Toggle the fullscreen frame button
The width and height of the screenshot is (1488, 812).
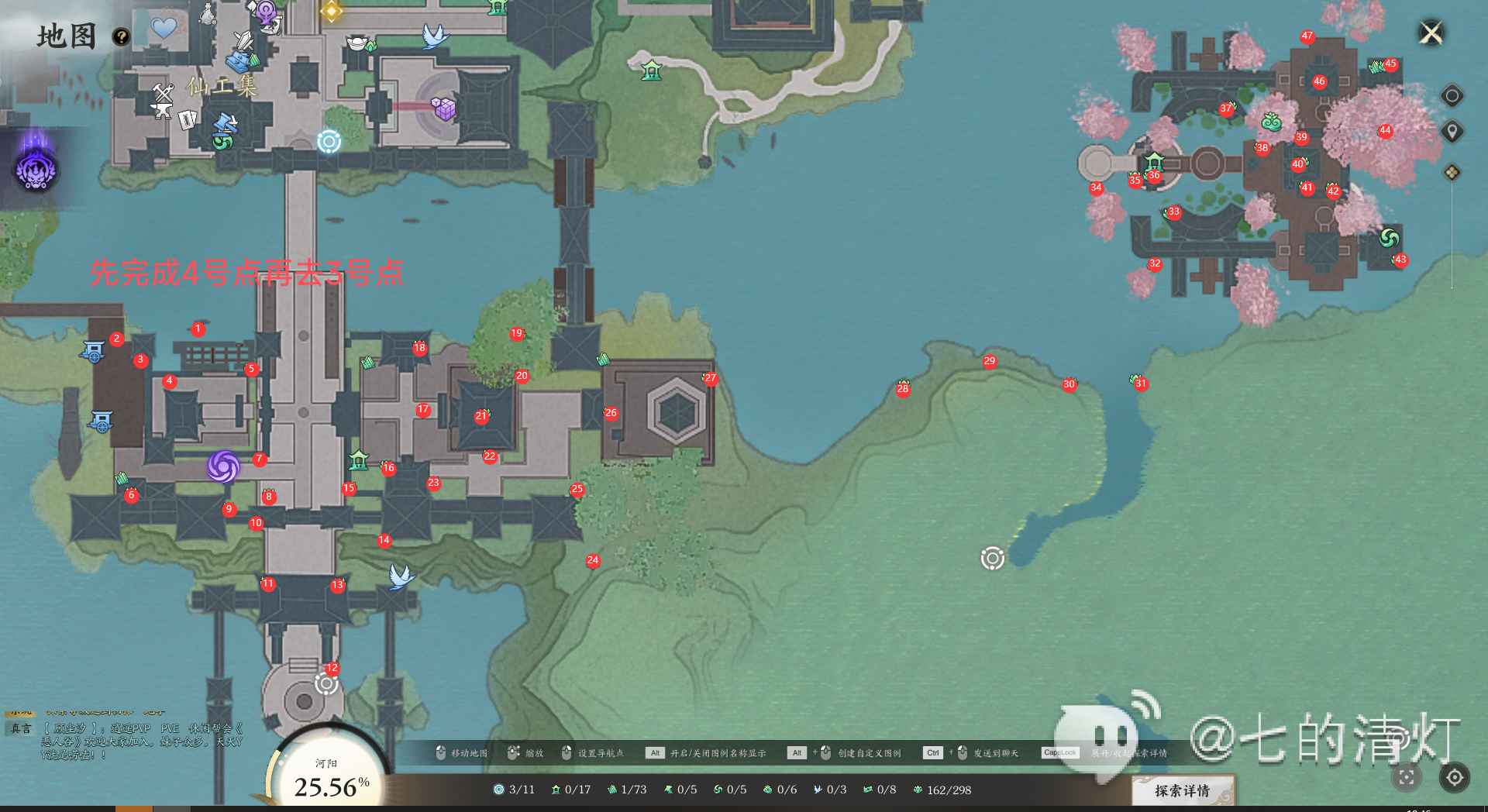pos(1407,777)
